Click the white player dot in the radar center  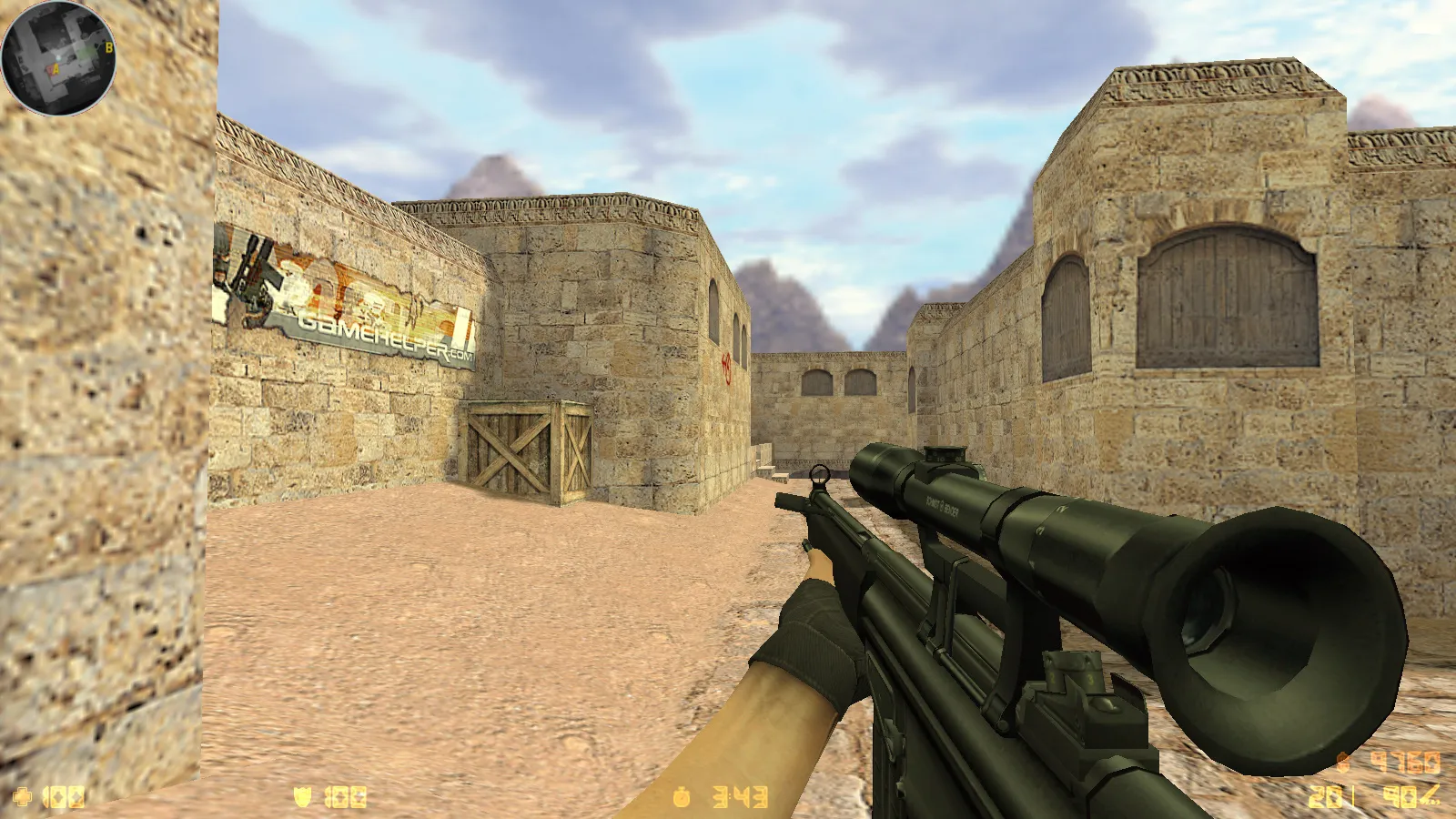58,57
